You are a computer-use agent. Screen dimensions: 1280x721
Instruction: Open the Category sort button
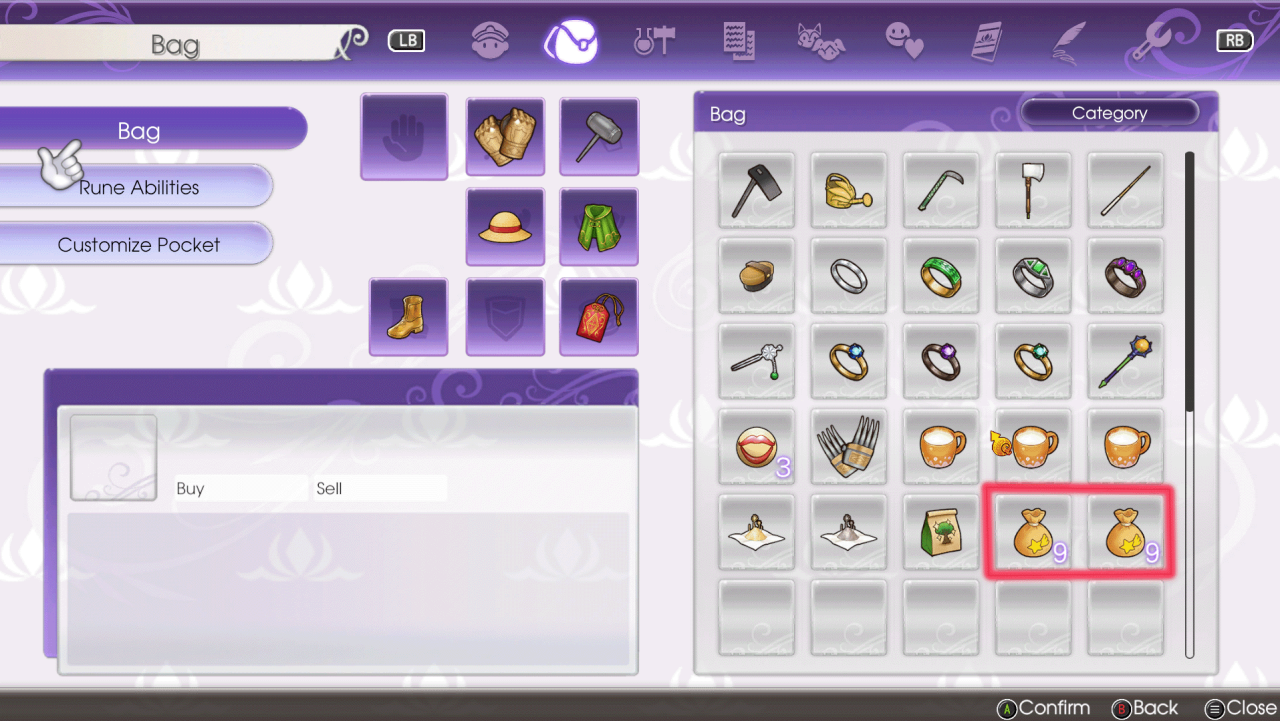[1109, 113]
